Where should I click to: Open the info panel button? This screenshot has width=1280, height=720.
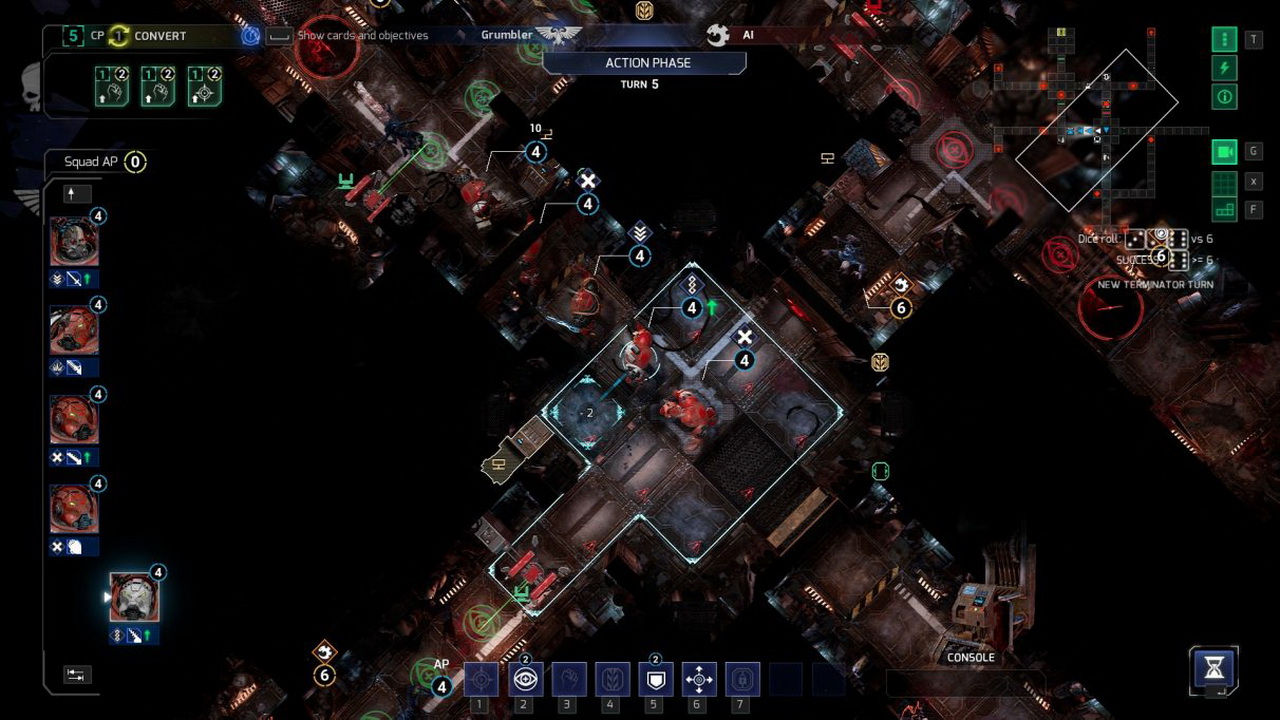pyautogui.click(x=1224, y=97)
